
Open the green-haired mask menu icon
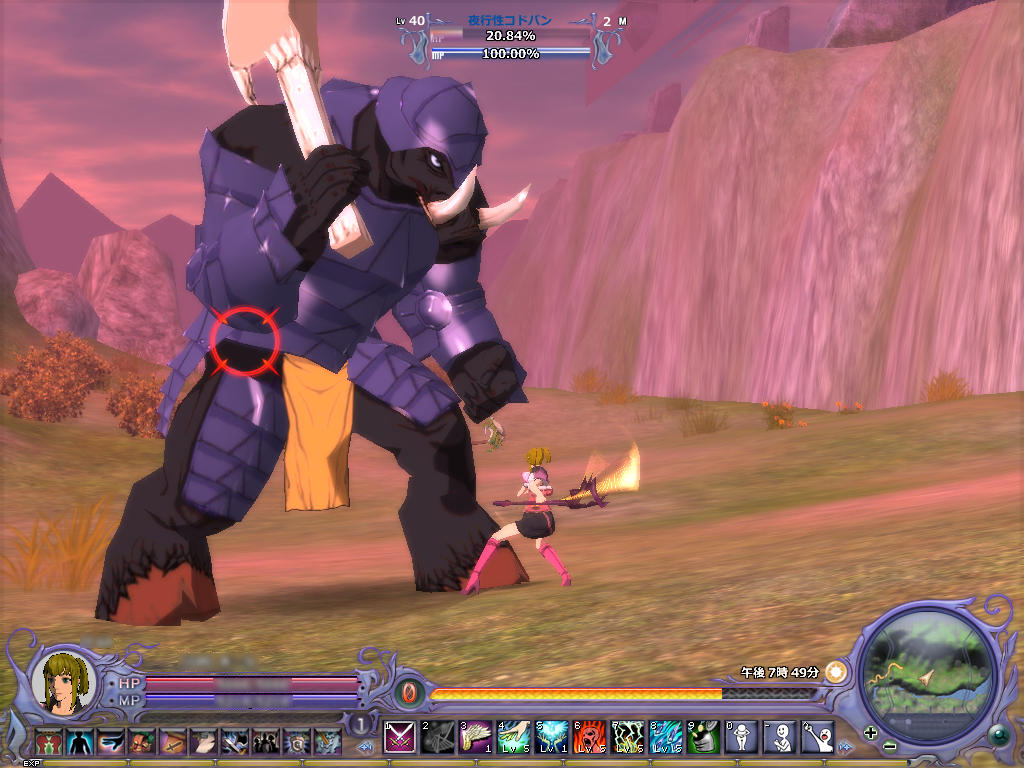[141, 742]
